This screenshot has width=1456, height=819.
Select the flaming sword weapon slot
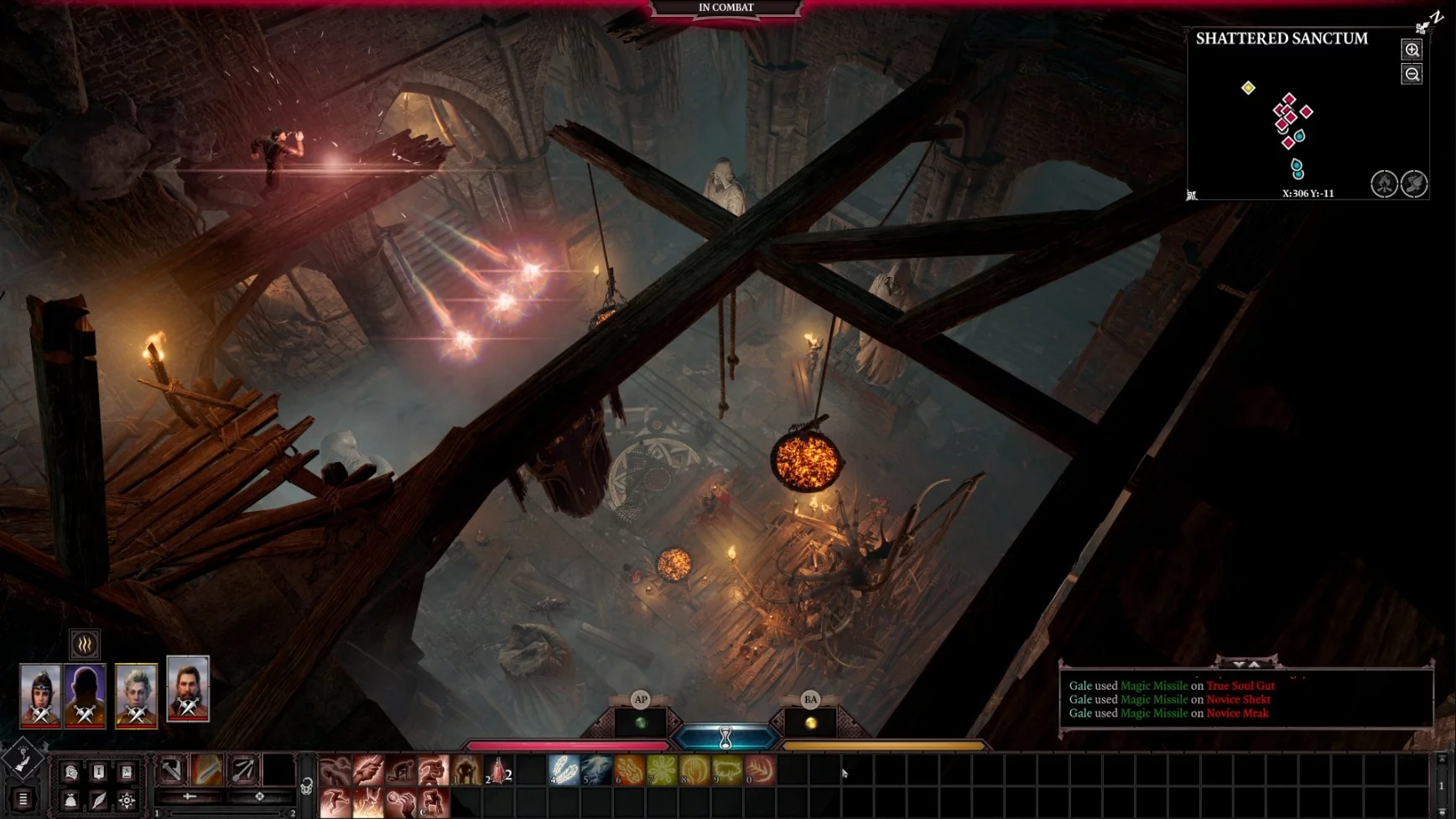[207, 769]
